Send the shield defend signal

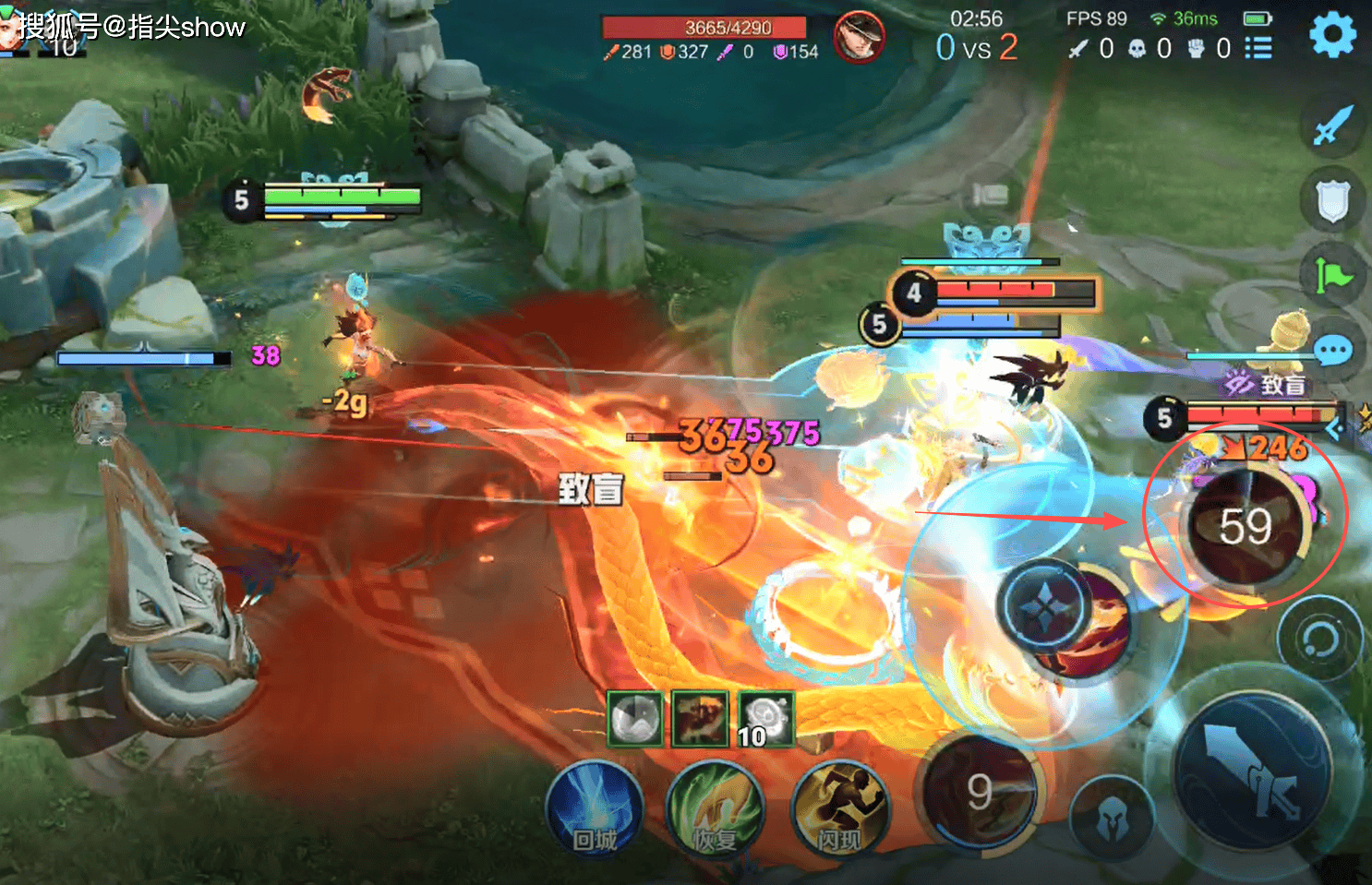coord(1331,200)
